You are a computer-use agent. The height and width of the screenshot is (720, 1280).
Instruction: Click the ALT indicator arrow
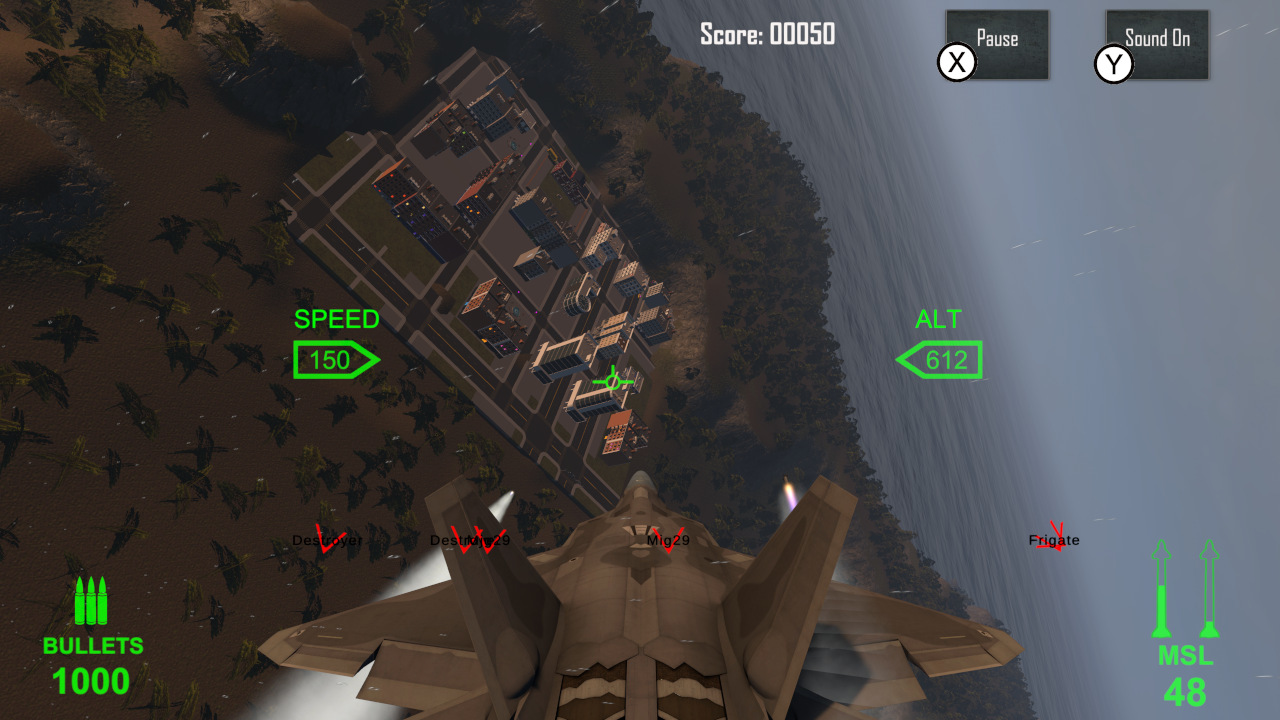[x=938, y=360]
